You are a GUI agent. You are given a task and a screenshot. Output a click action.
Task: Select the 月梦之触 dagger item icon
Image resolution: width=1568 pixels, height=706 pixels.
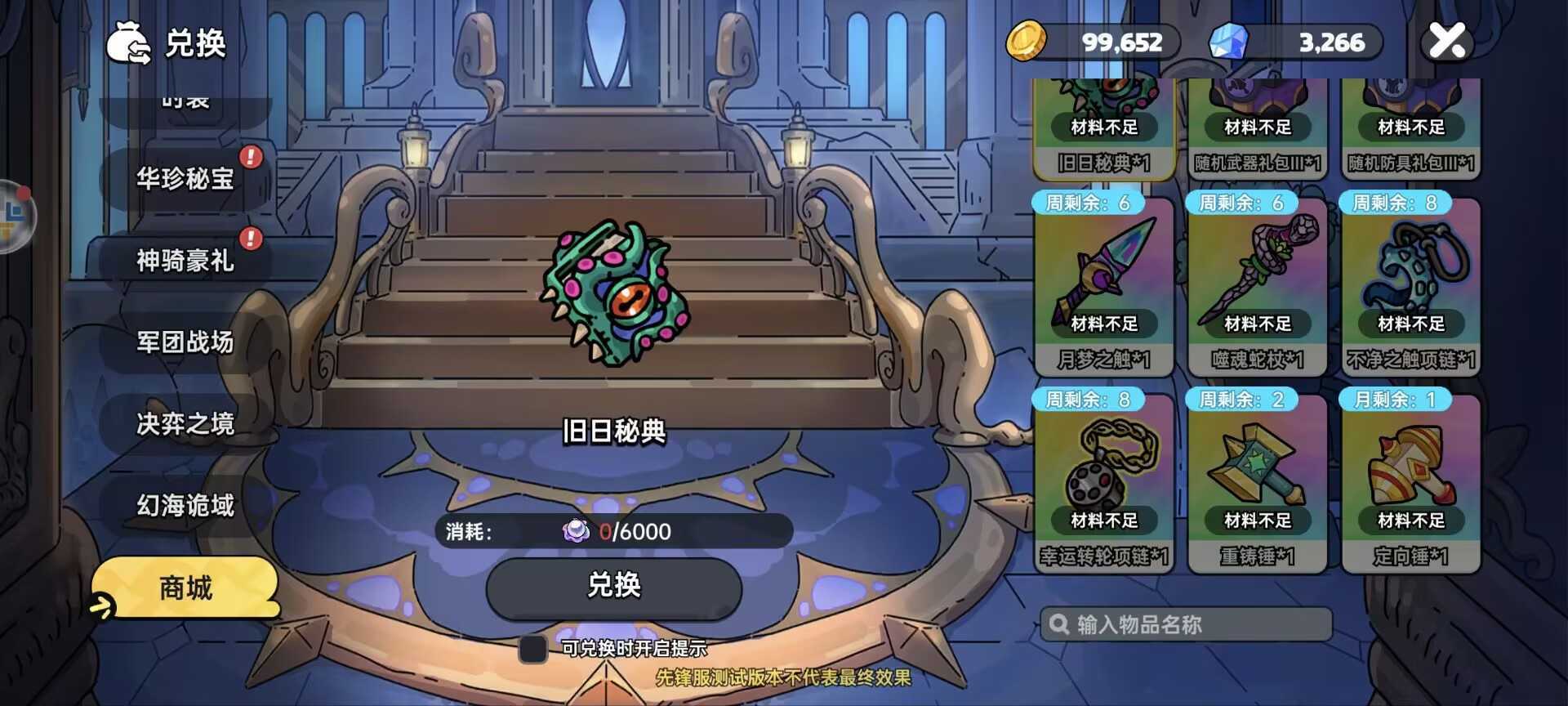coord(1104,270)
